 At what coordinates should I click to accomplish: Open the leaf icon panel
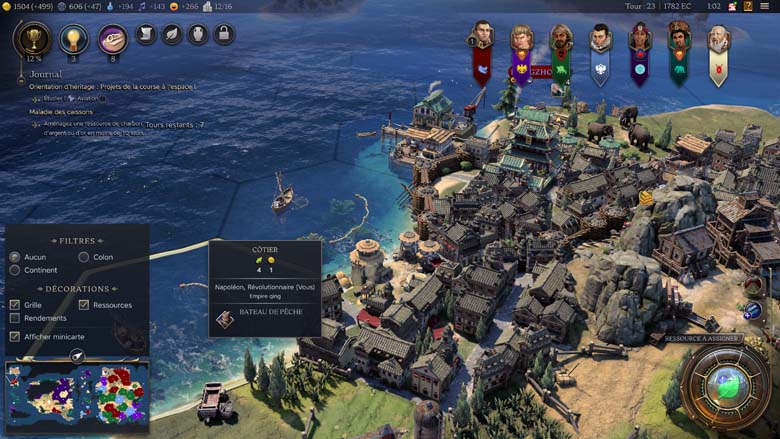[172, 34]
